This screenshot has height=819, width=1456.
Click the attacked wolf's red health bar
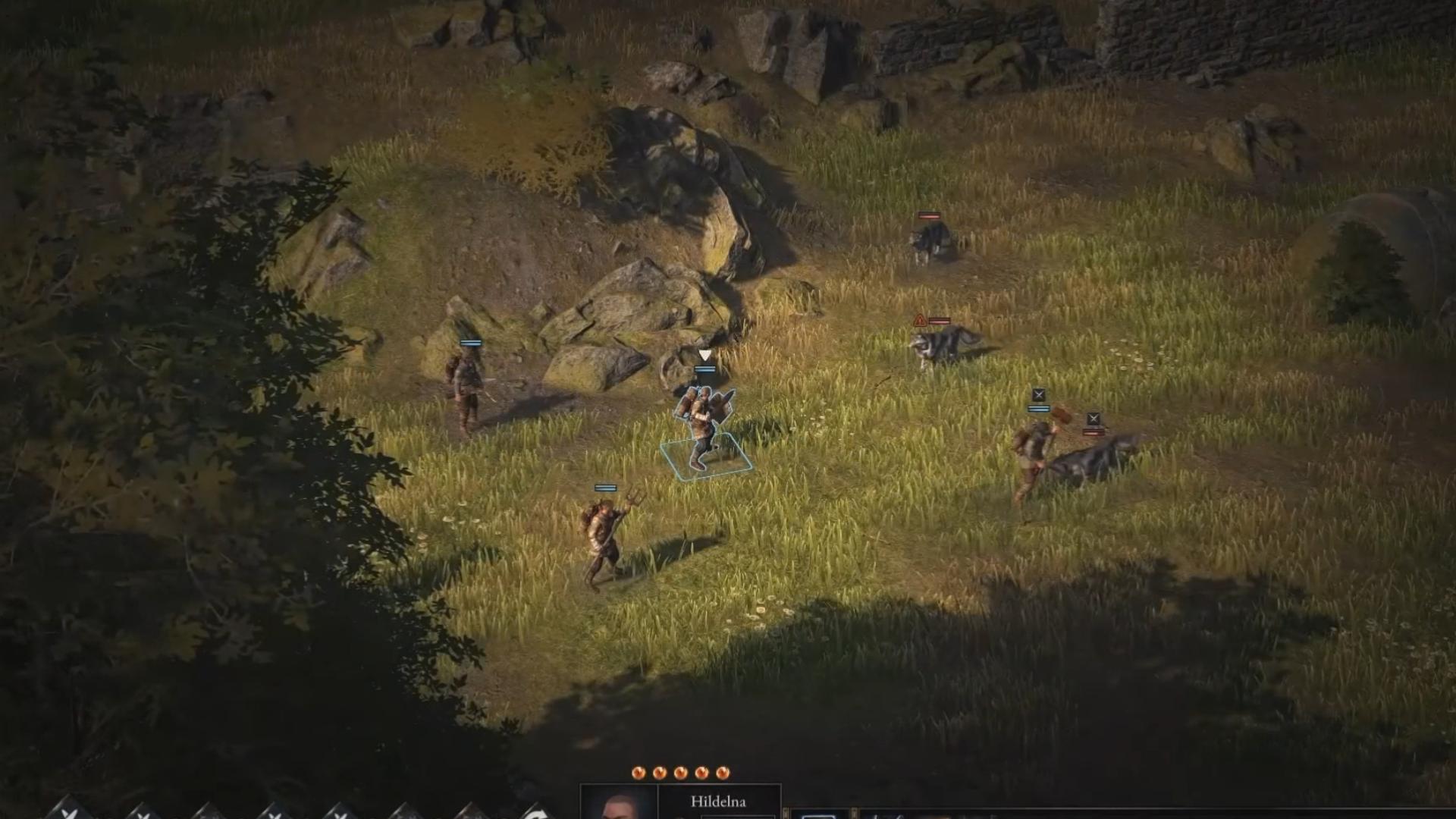(x=1094, y=432)
